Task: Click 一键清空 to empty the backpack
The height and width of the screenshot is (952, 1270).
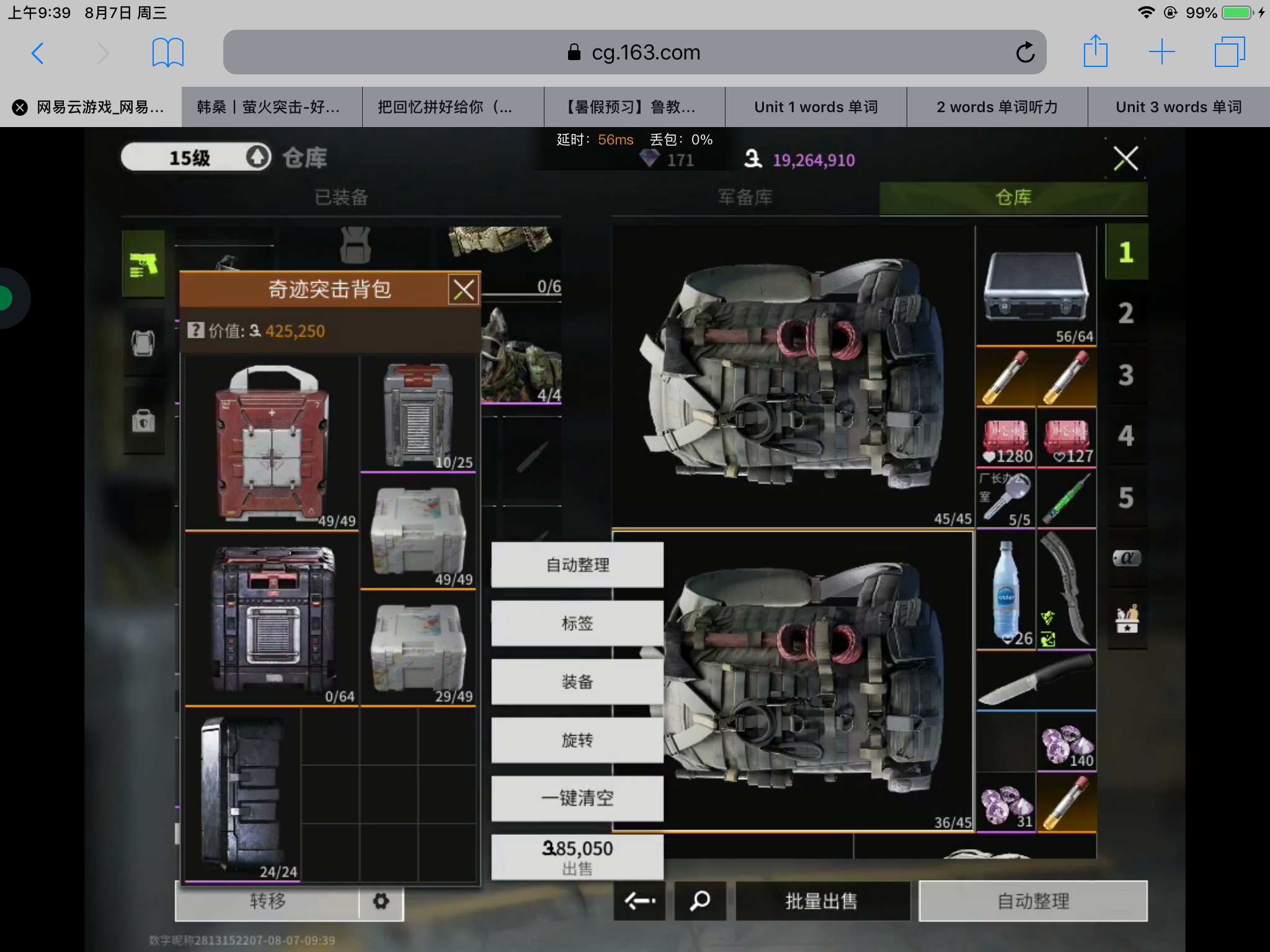Action: point(577,798)
